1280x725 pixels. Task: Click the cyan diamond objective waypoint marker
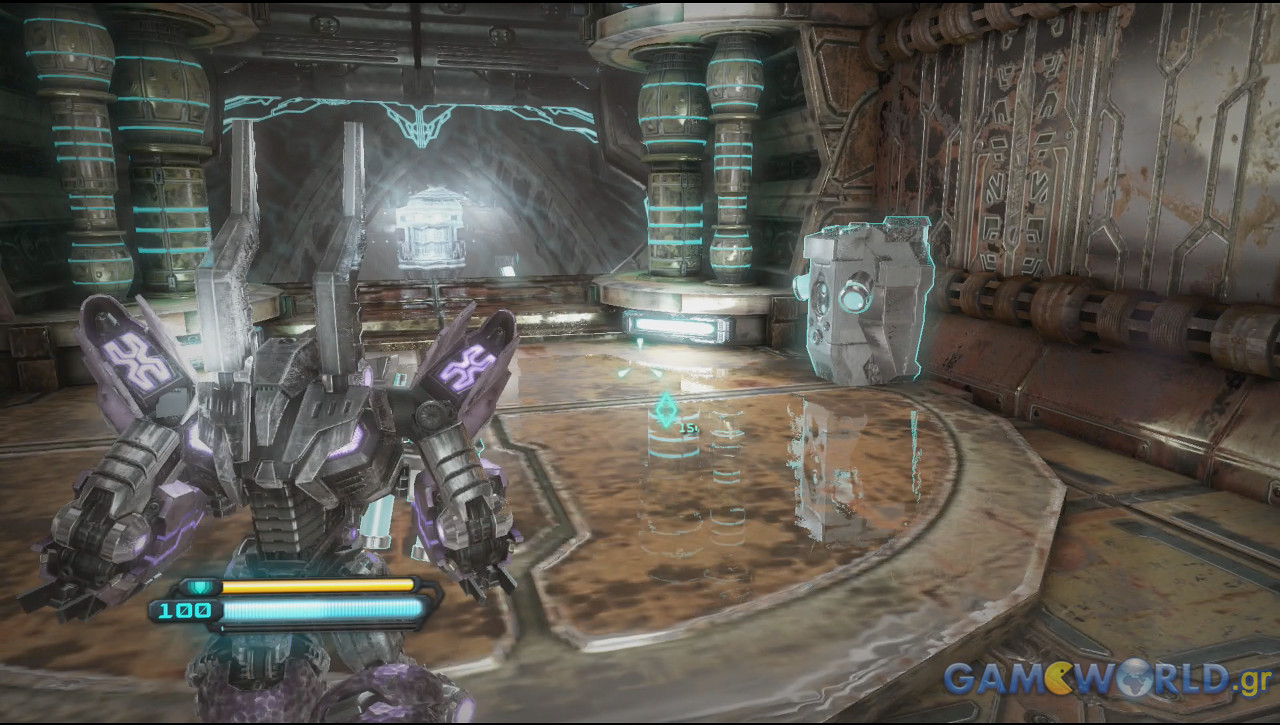click(x=665, y=410)
